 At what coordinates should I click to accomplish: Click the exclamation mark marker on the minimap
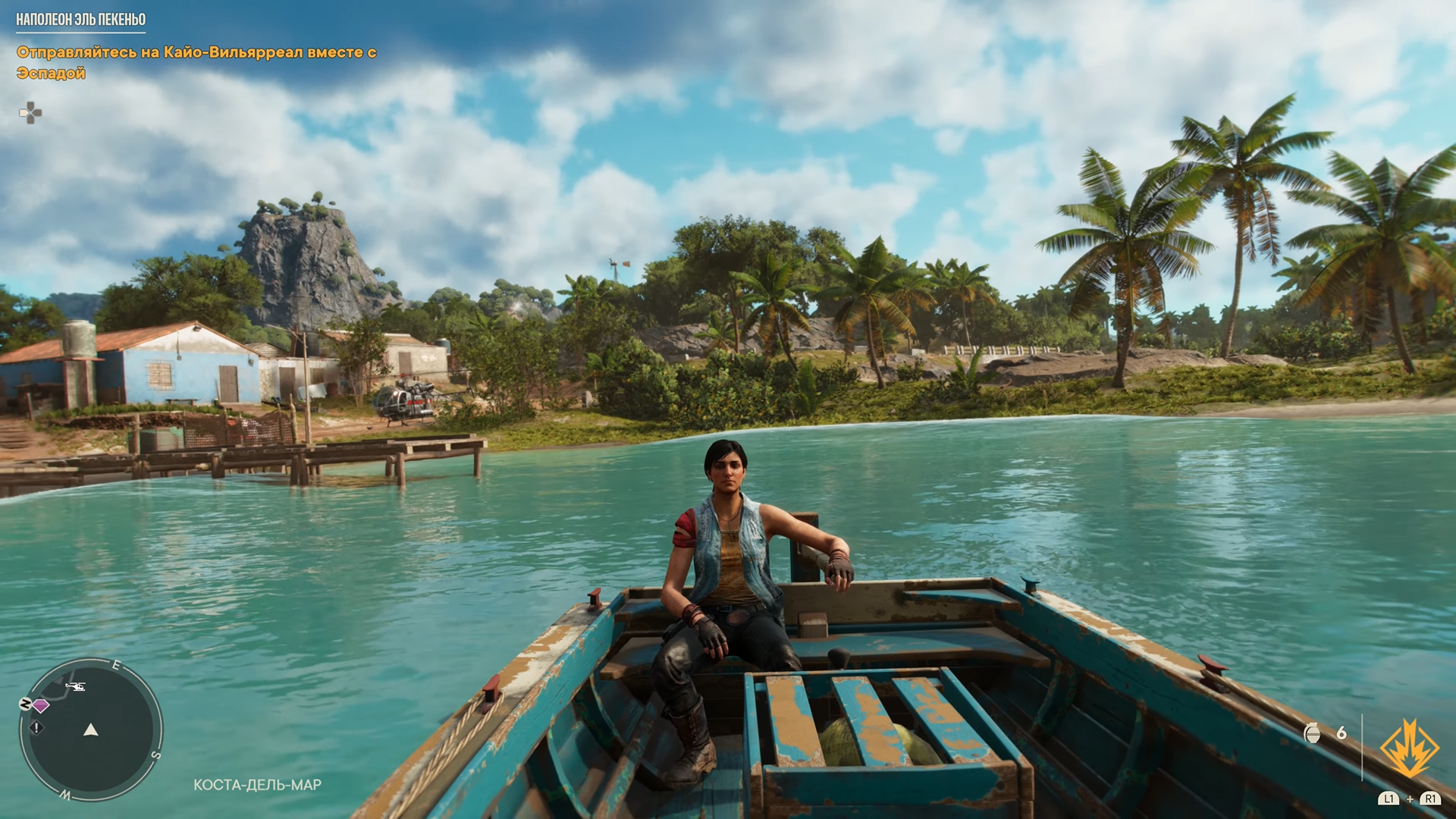click(36, 728)
